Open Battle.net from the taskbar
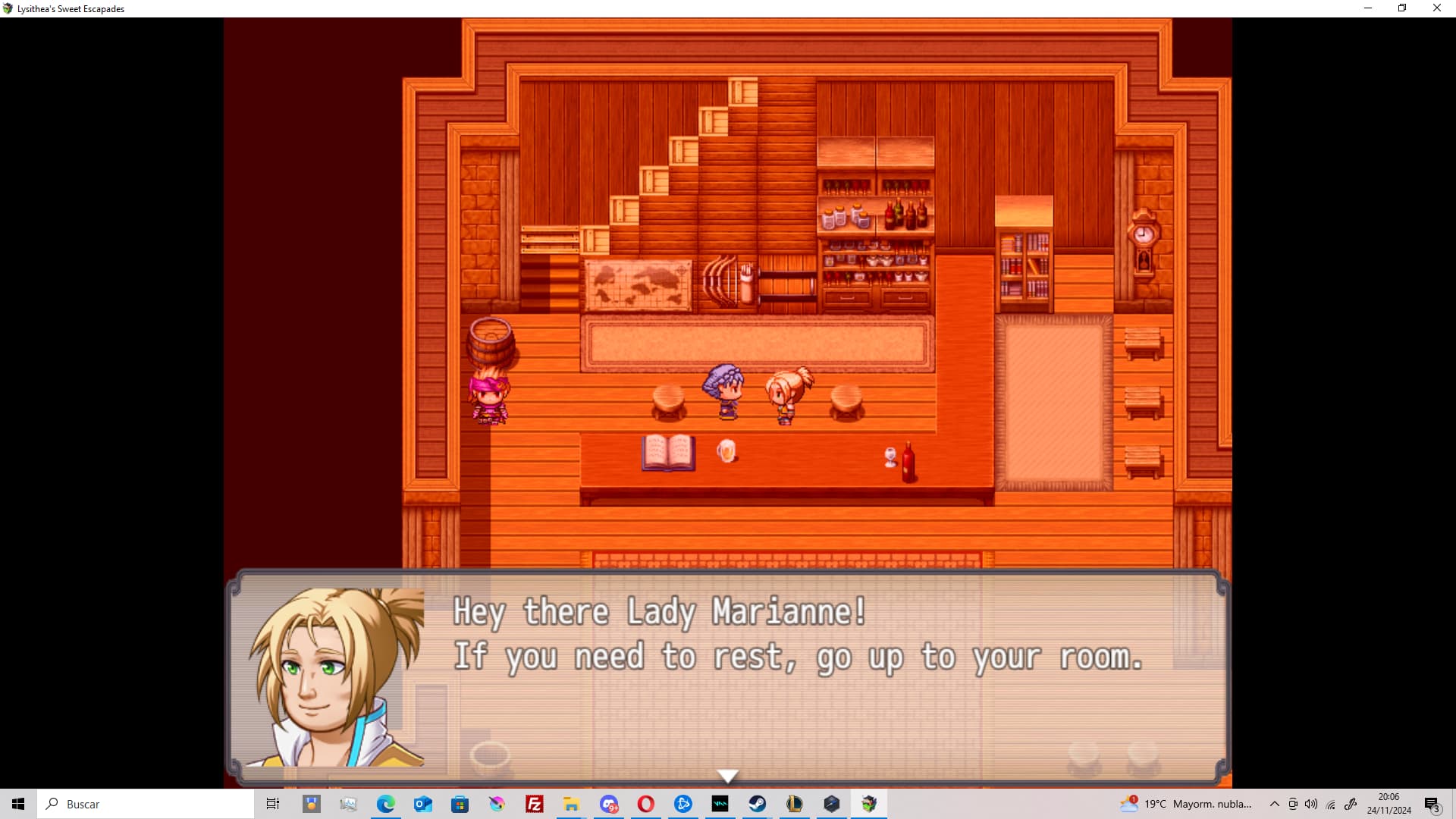The image size is (1456, 819). click(684, 803)
